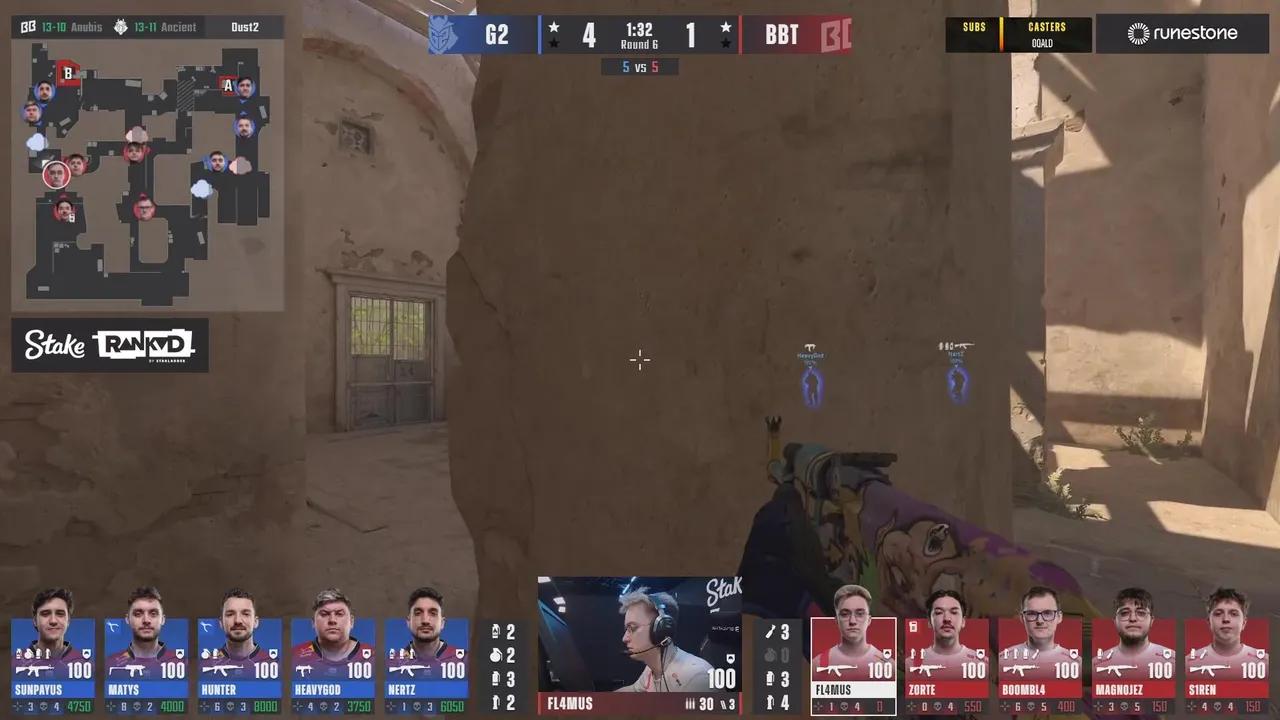
Task: Click the armor shield icon on FL4MUS overlay
Action: 732,659
